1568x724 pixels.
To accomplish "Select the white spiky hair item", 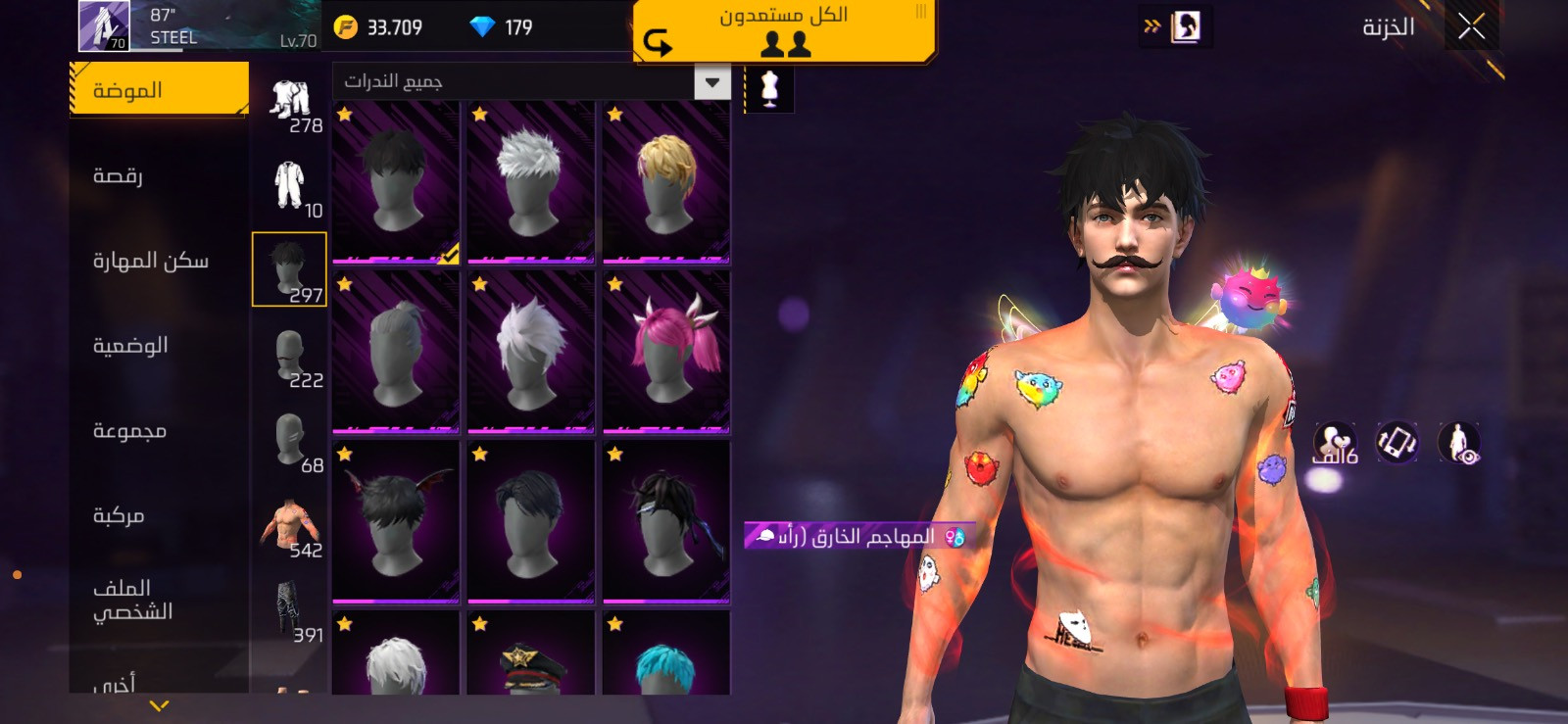I will point(531,182).
